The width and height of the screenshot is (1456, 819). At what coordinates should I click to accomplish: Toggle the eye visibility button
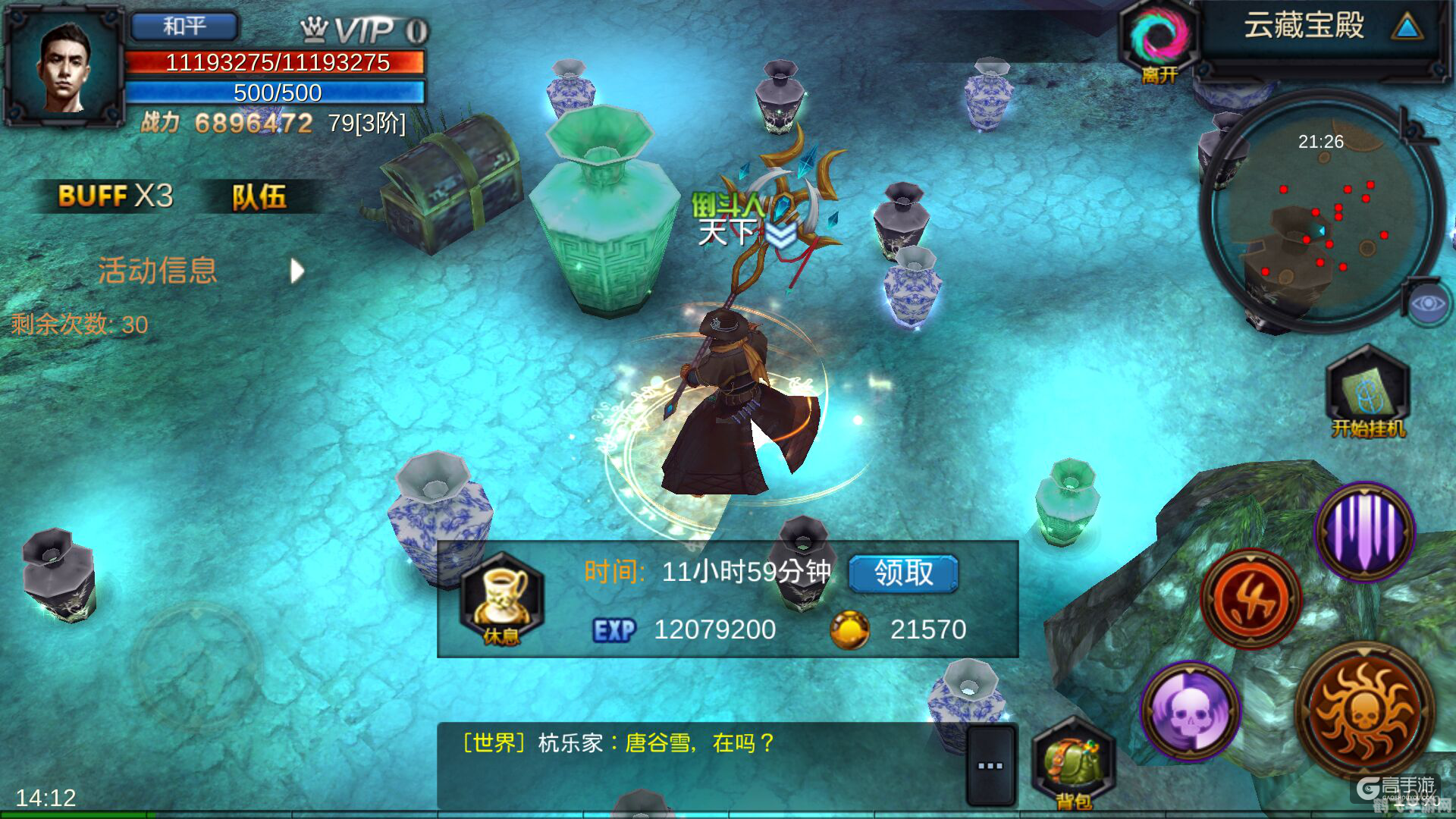[x=1428, y=304]
